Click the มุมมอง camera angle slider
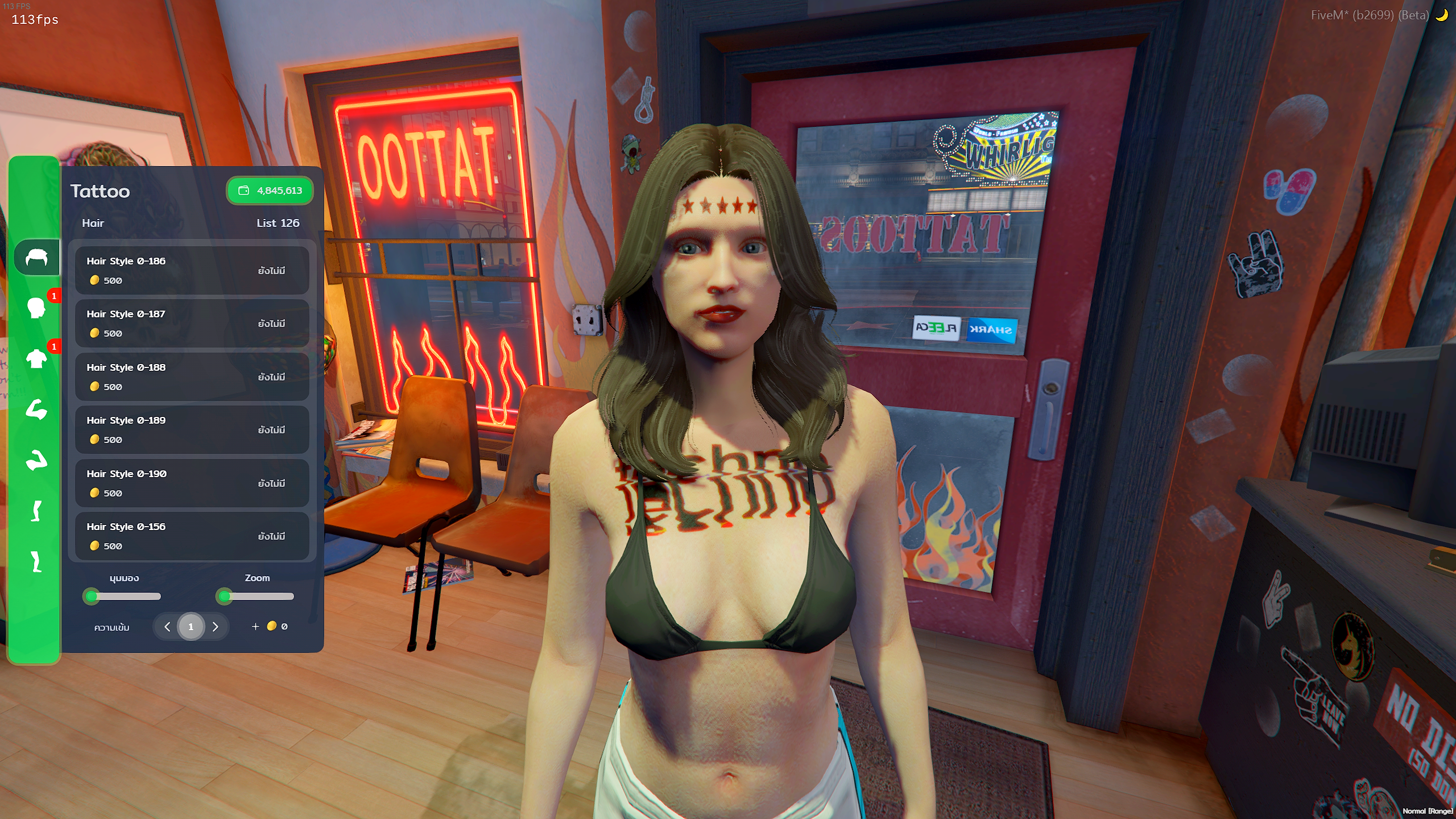 [124, 596]
